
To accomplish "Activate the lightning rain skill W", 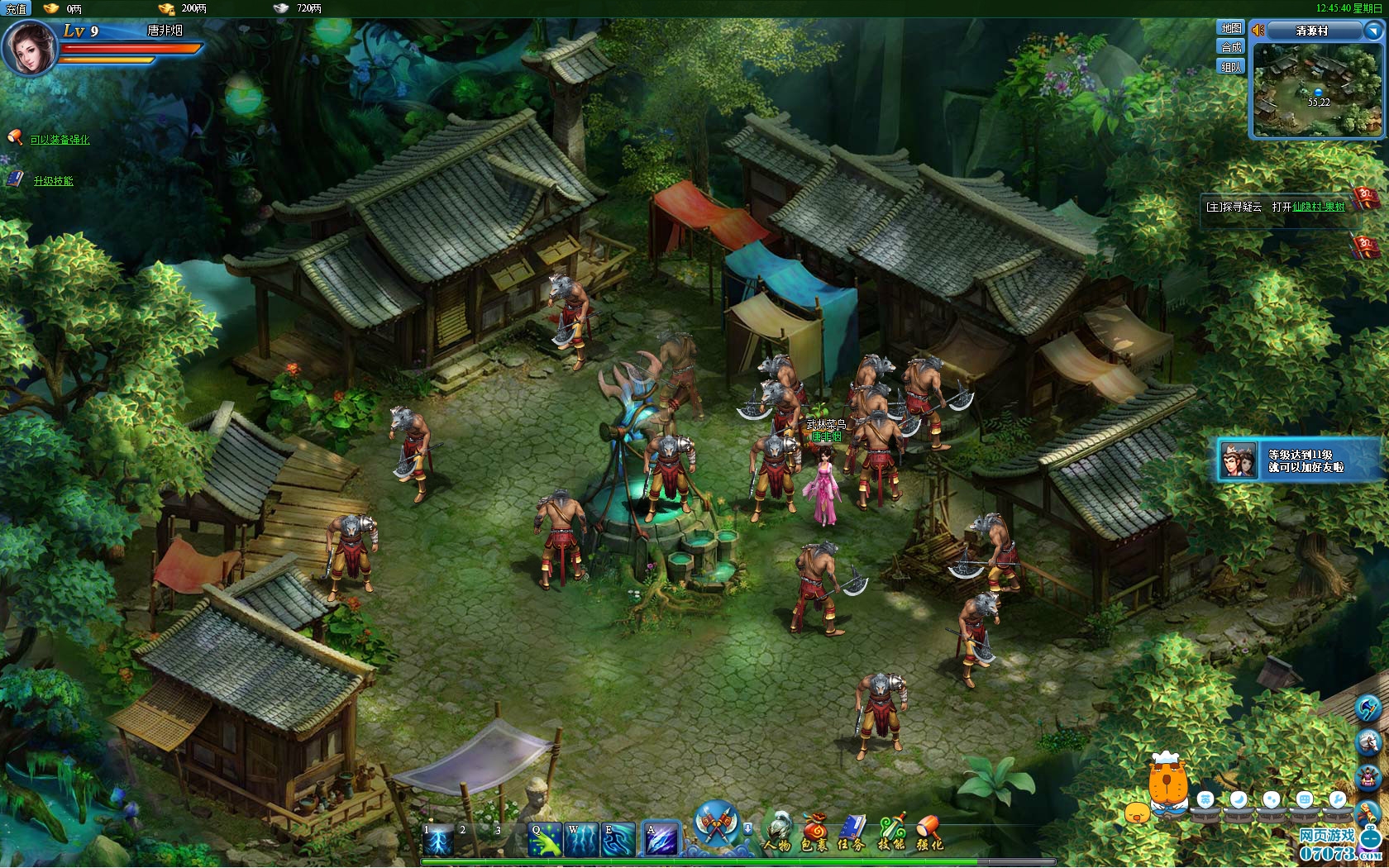I will point(581,840).
